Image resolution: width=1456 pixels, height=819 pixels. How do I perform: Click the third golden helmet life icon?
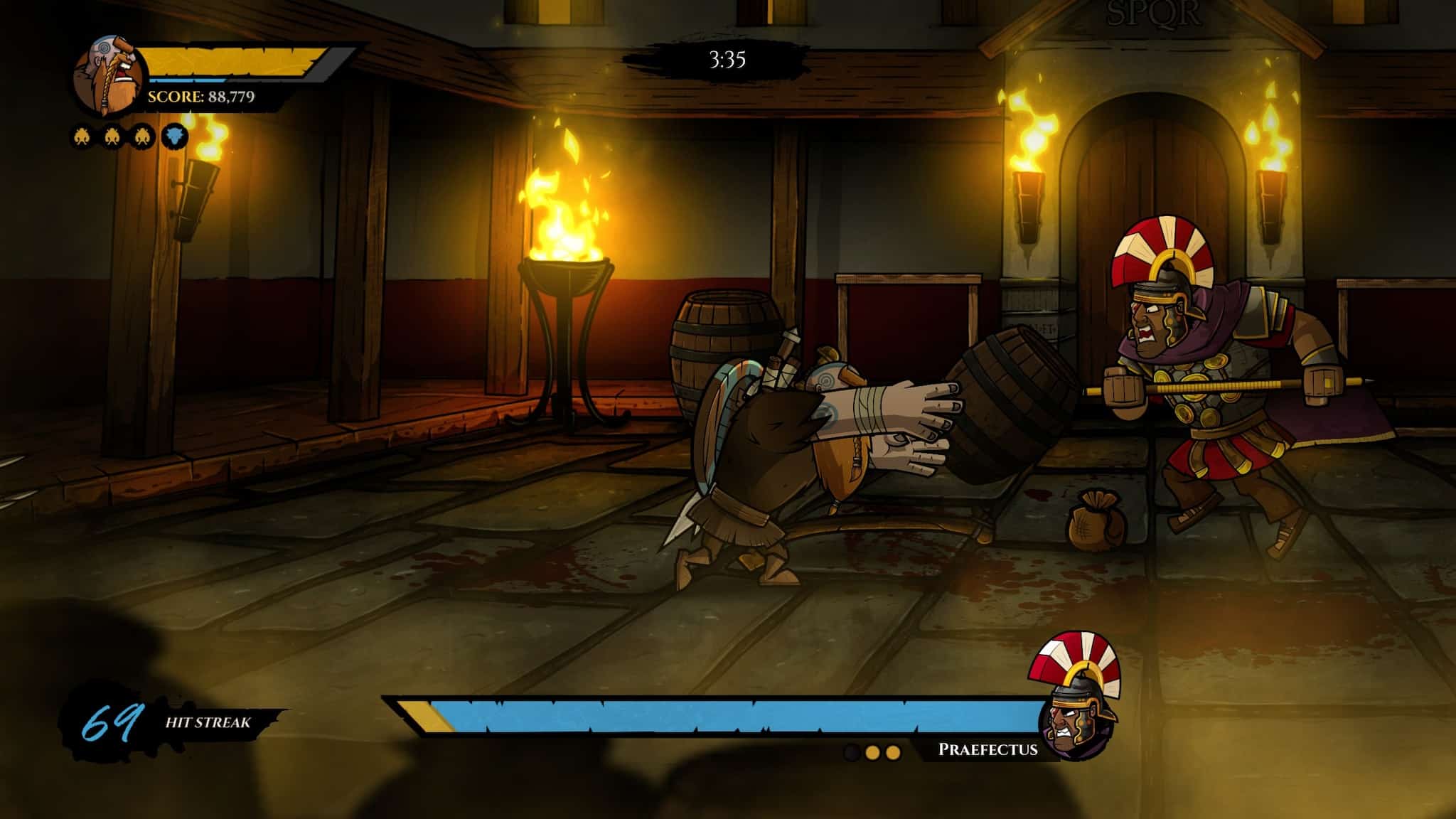click(141, 137)
